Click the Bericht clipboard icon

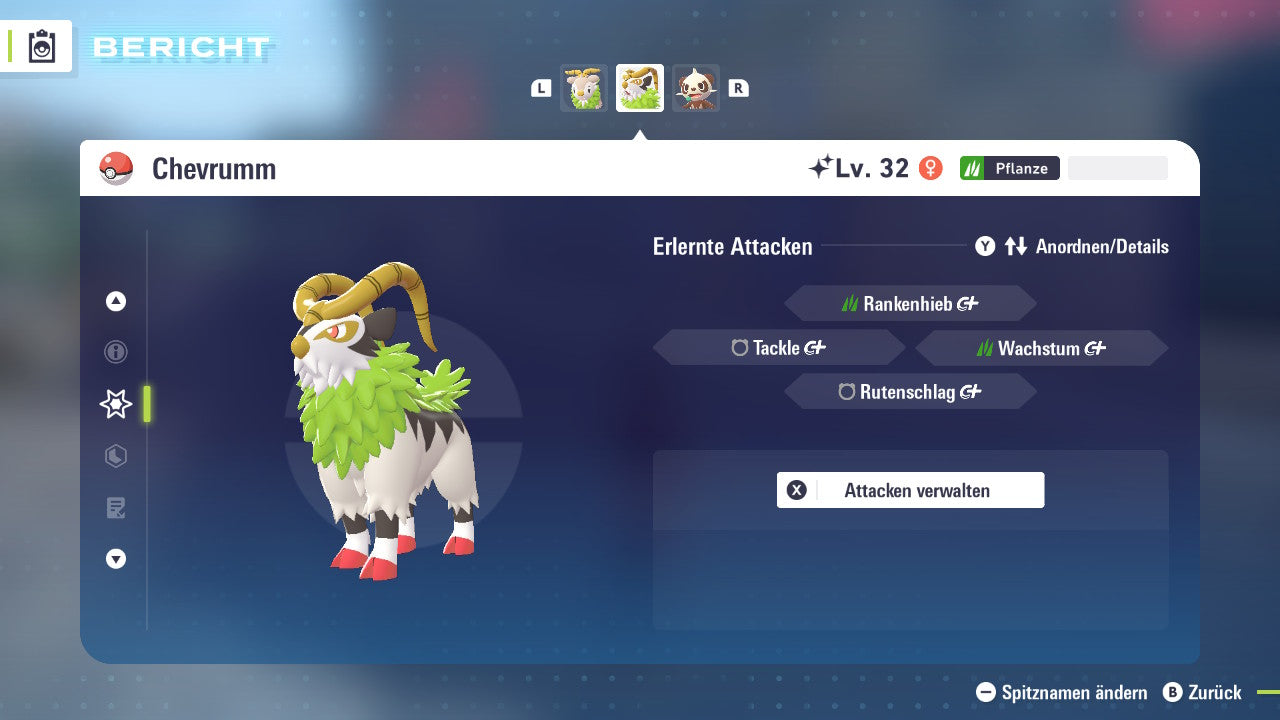coord(40,46)
